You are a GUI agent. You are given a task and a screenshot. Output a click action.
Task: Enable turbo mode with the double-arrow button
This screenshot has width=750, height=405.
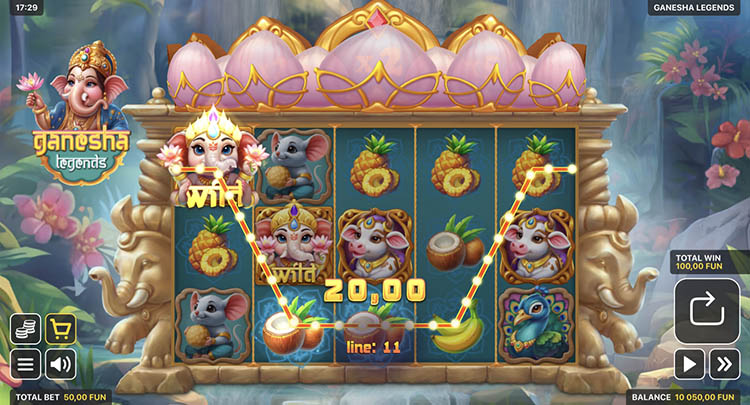pos(725,364)
